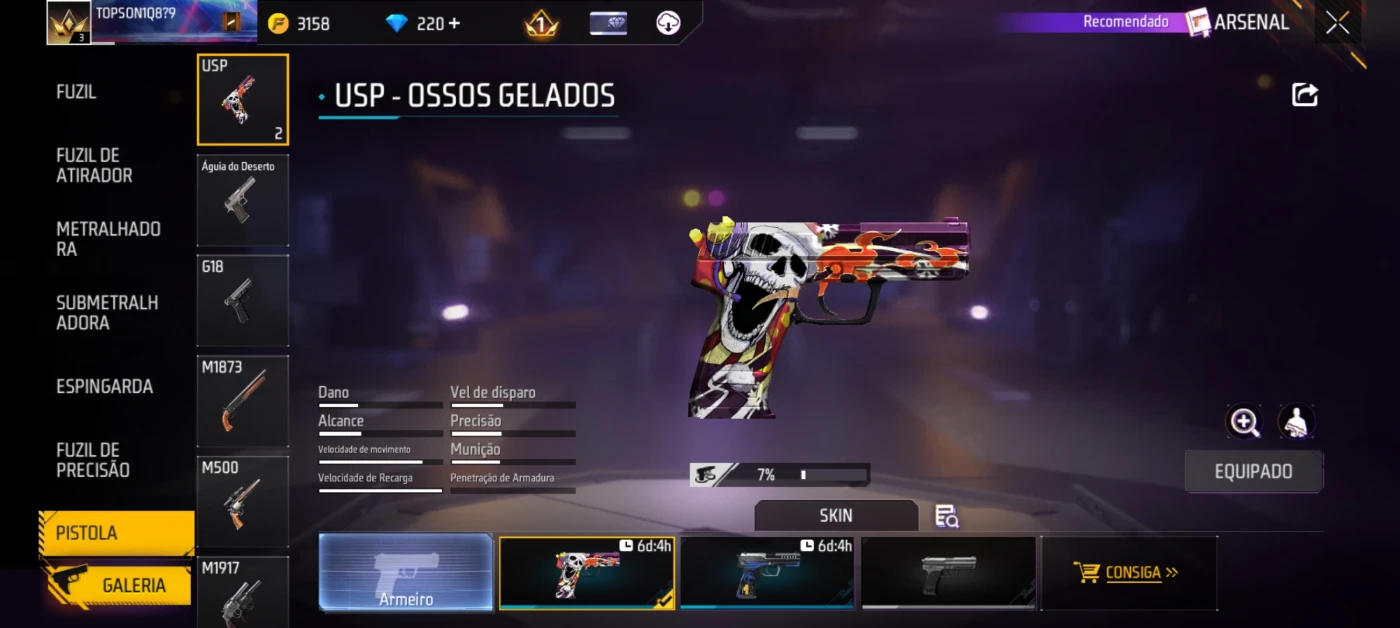Viewport: 1400px width, 628px height.
Task: Open the Fuzil de Precisão category
Action: (93, 460)
